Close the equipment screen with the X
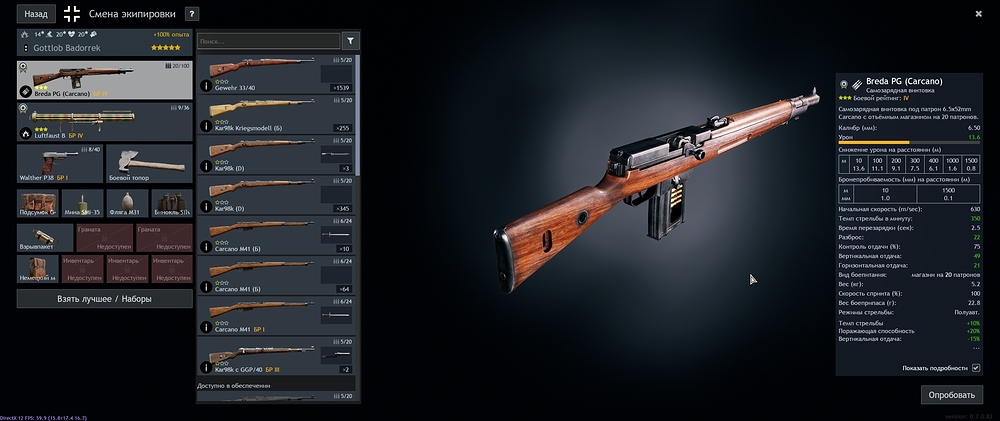Image resolution: width=1000 pixels, height=421 pixels. coord(978,14)
